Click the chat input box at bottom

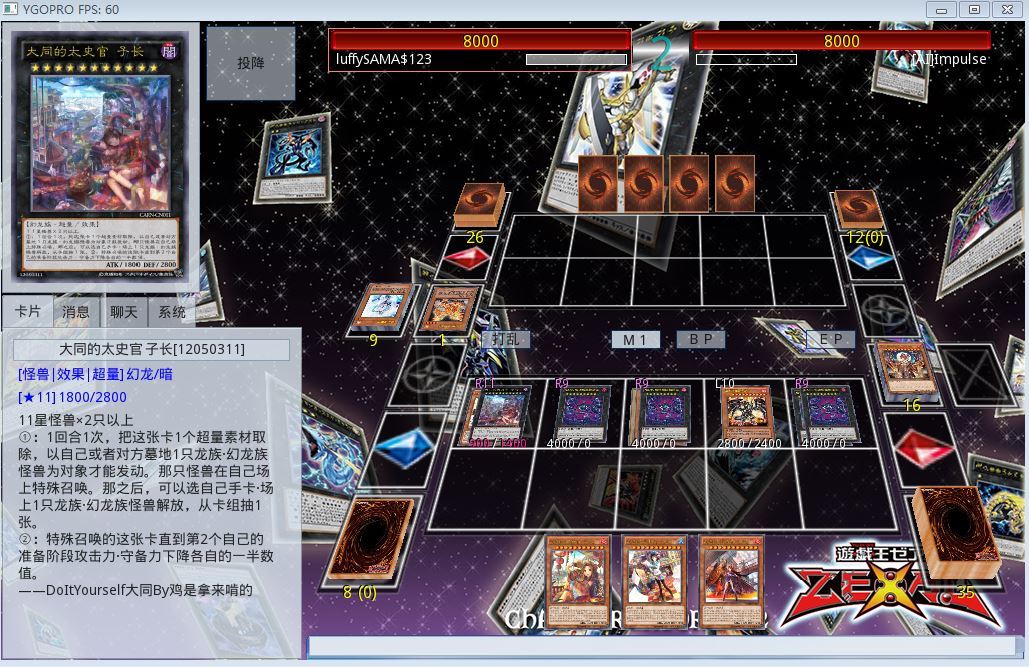pyautogui.click(x=660, y=646)
